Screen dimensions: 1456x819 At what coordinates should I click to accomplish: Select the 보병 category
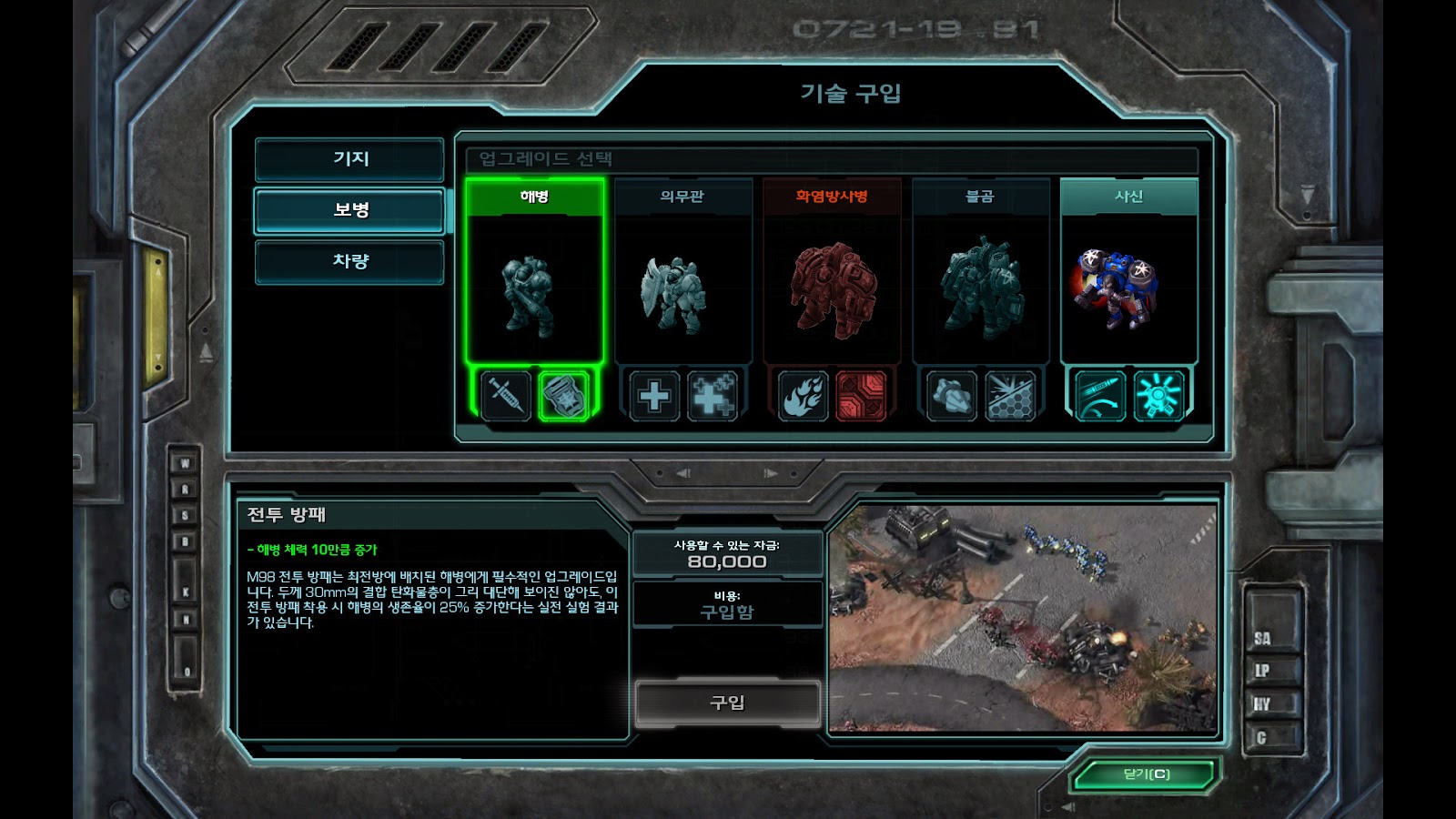pyautogui.click(x=350, y=210)
